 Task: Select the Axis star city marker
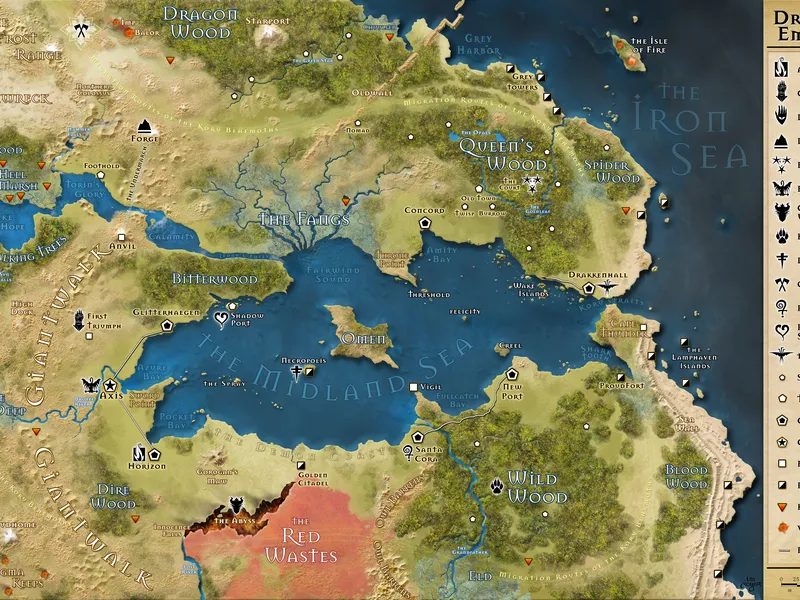point(111,385)
